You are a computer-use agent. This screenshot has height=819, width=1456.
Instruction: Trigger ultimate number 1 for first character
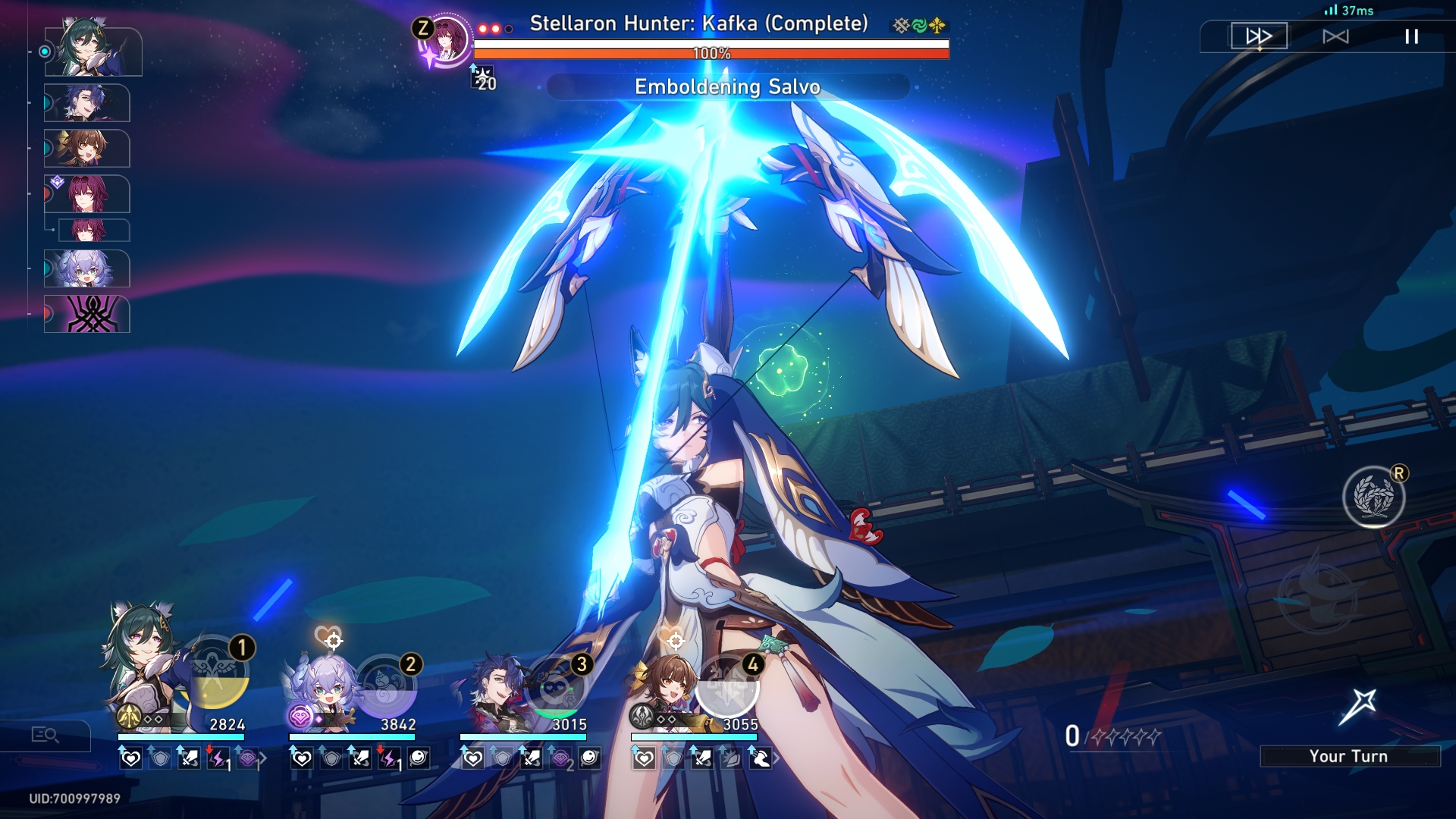[x=216, y=676]
